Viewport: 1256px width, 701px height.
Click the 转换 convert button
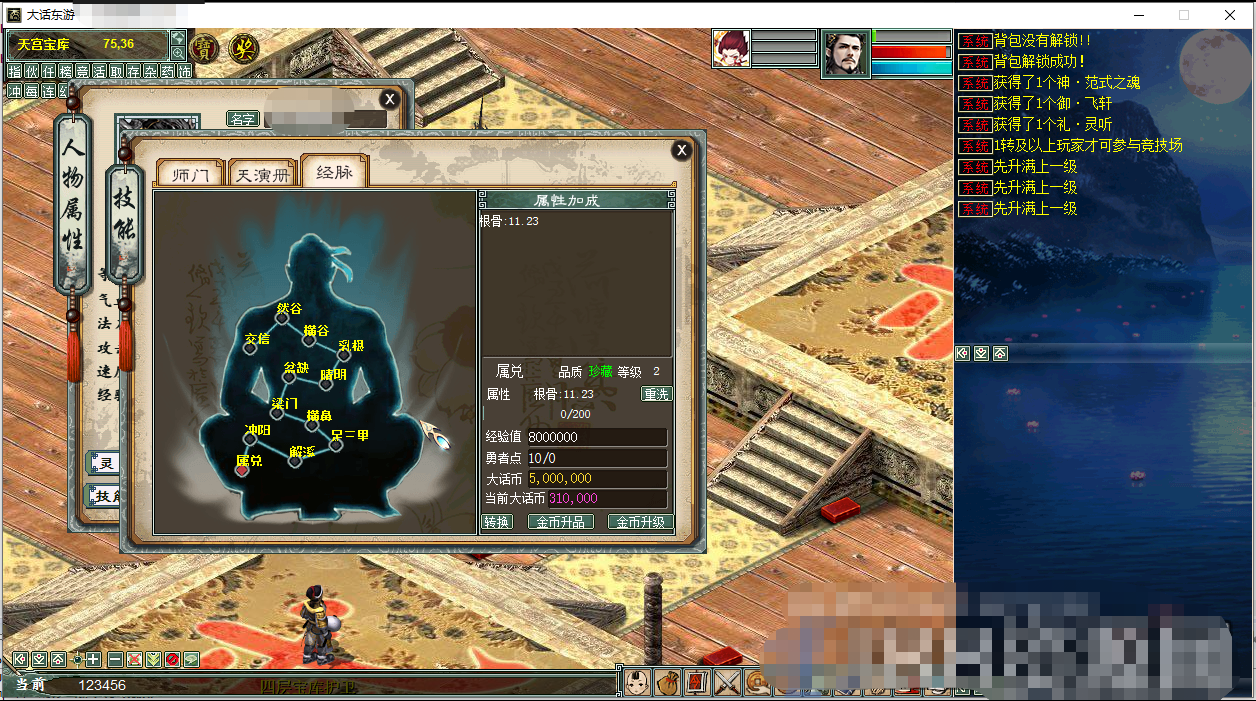[497, 522]
